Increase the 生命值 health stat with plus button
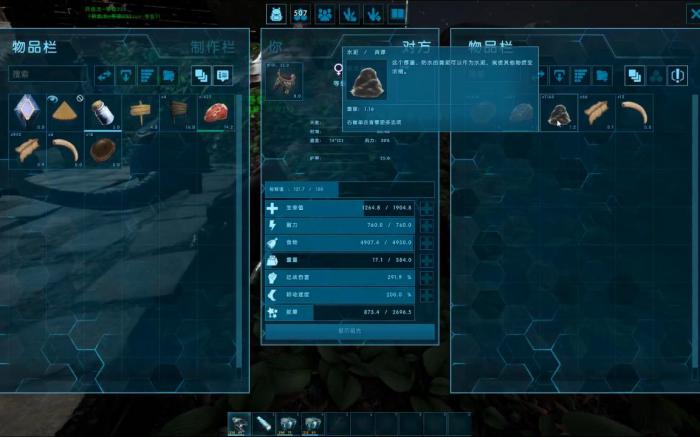The height and width of the screenshot is (437, 700). click(x=427, y=208)
